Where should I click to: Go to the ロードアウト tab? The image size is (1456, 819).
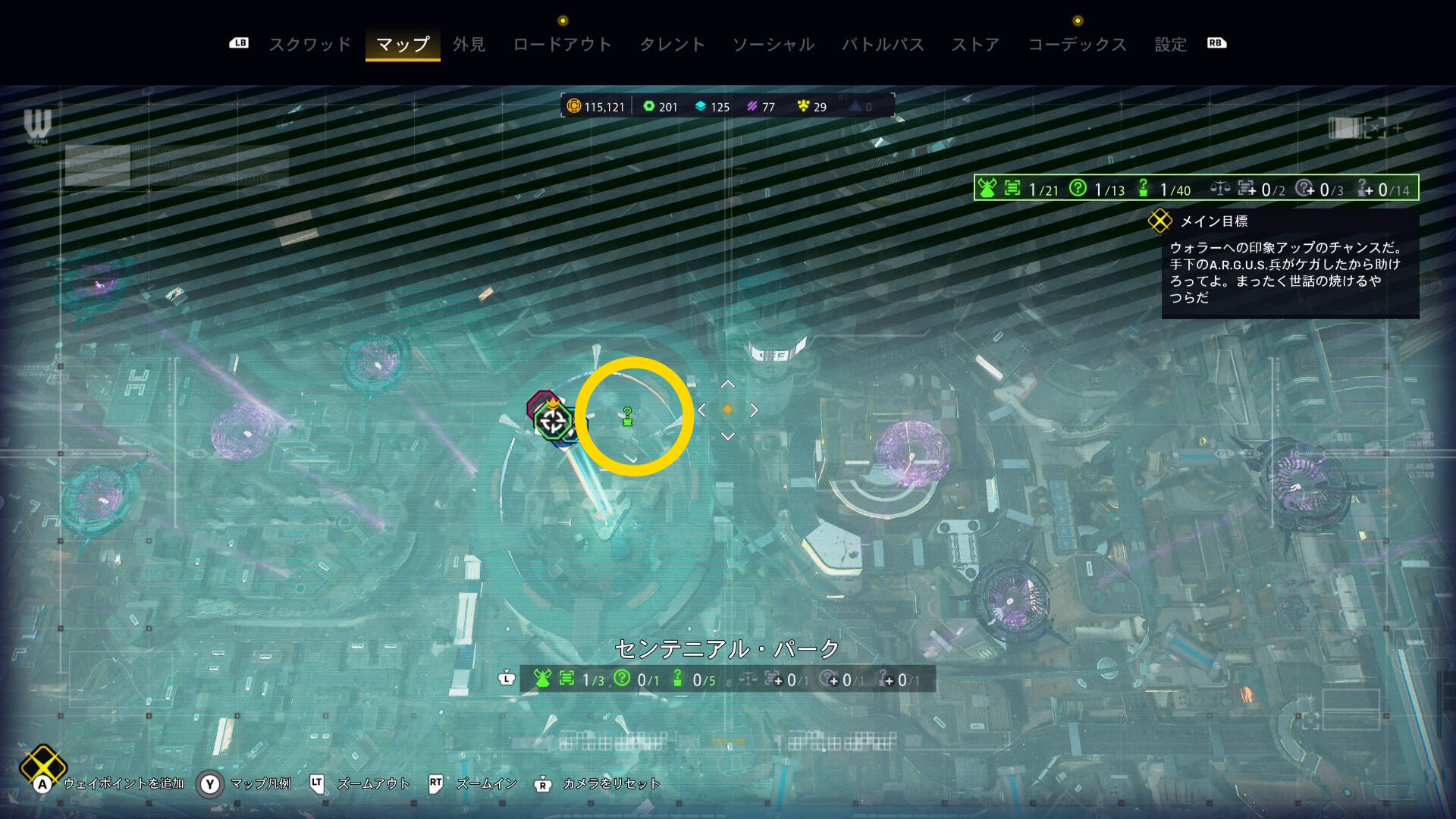[x=562, y=45]
